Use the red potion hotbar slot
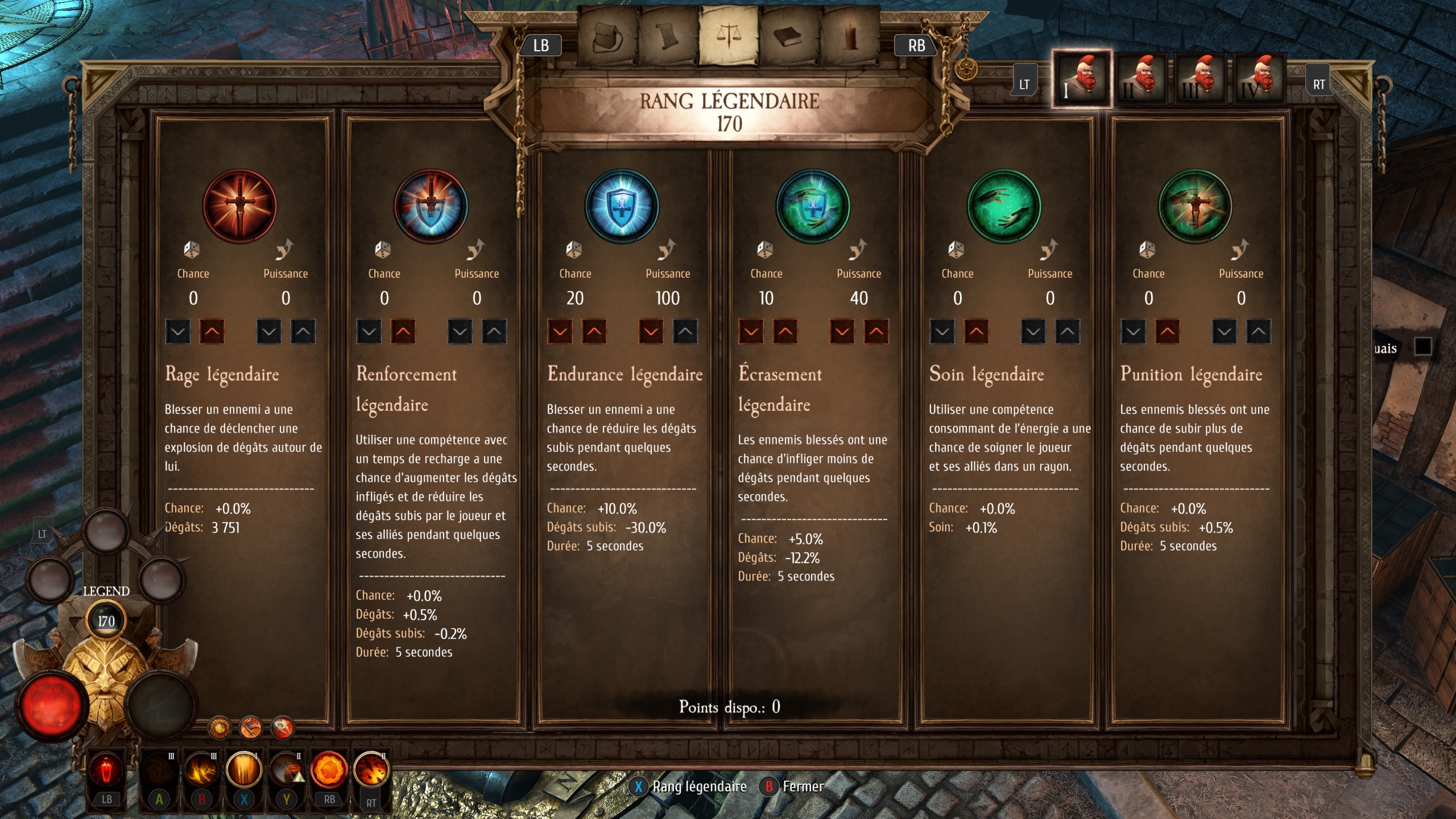The image size is (1456, 819). tap(106, 771)
